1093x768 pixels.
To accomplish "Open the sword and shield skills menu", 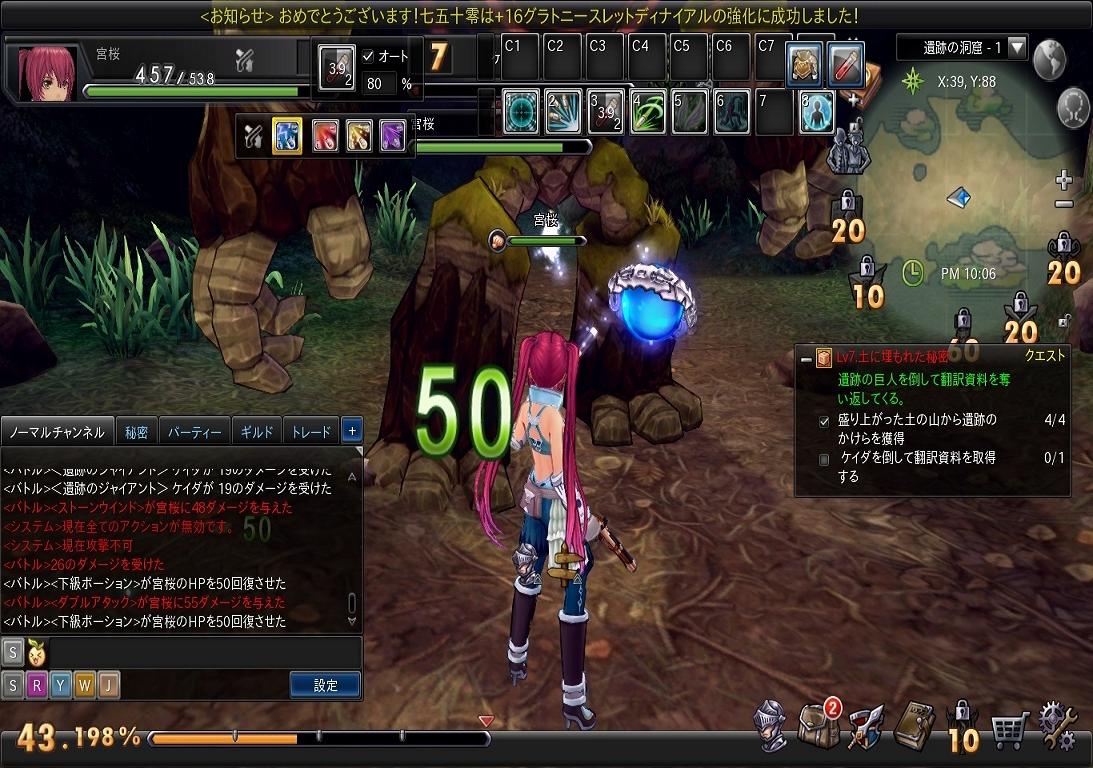I will point(865,724).
